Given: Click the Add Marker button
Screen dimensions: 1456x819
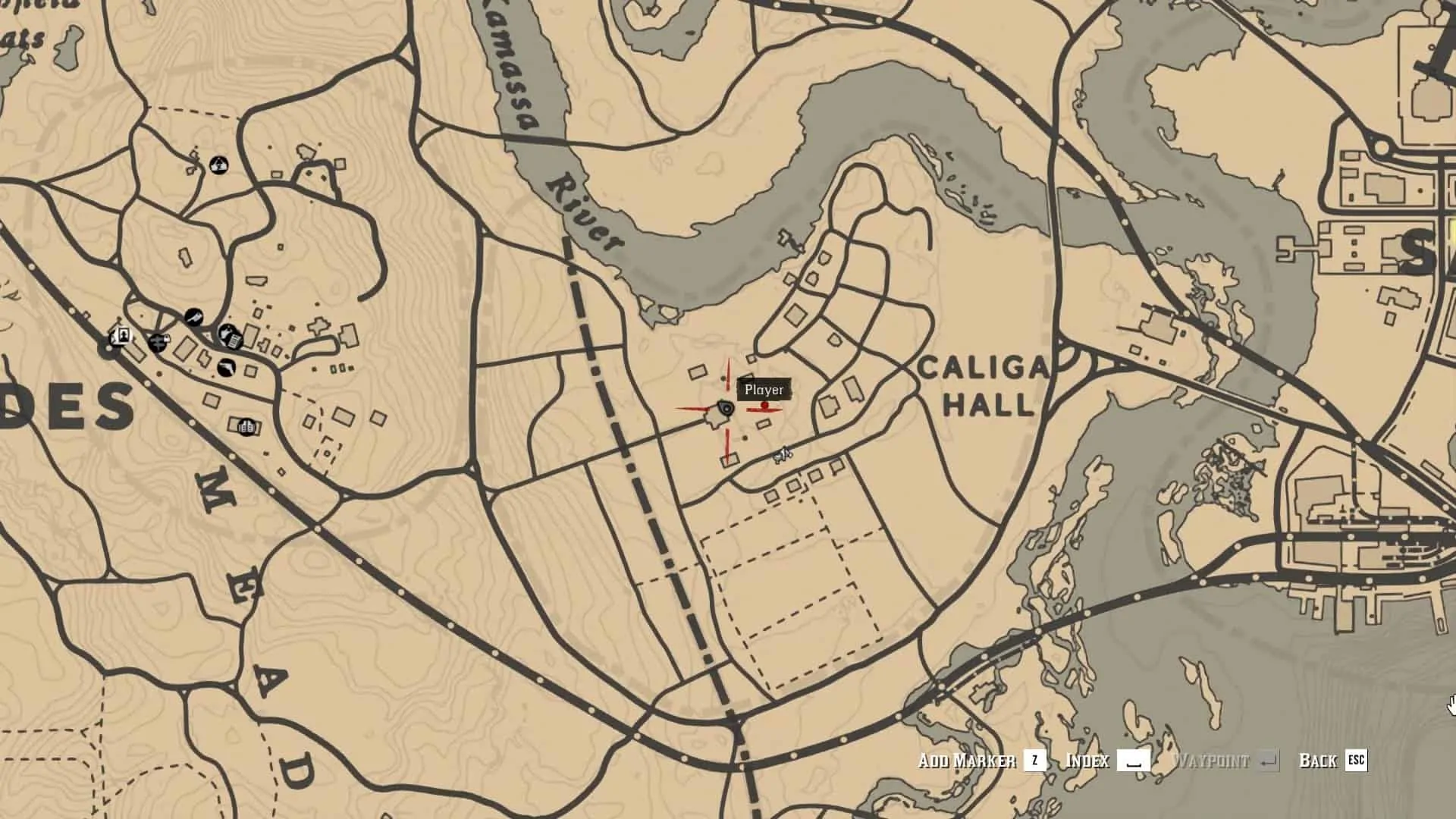Looking at the screenshot, I should tap(982, 761).
